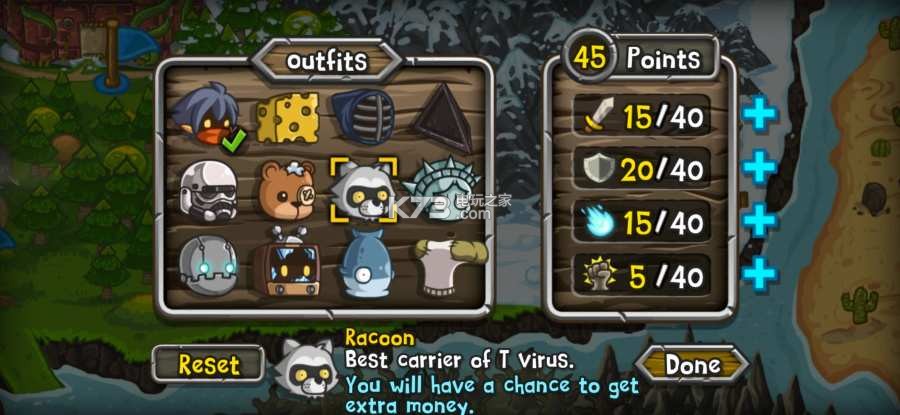The width and height of the screenshot is (900, 415).
Task: Select the Racoon outfit
Action: tap(364, 188)
